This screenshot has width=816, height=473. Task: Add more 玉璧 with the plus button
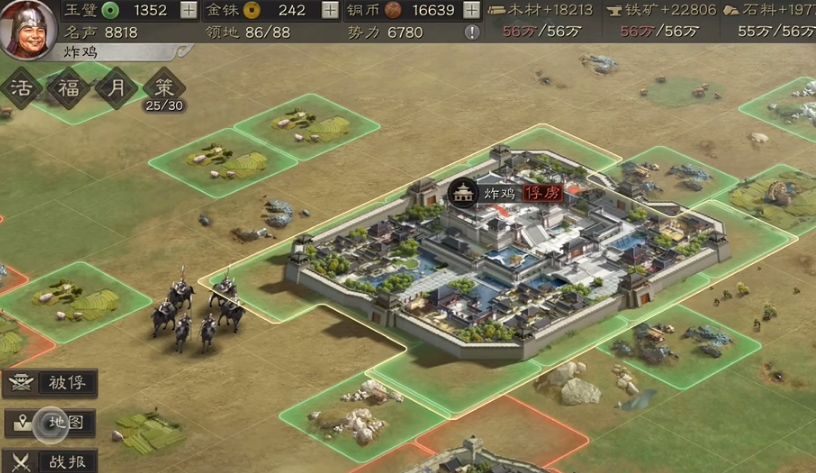(x=188, y=11)
